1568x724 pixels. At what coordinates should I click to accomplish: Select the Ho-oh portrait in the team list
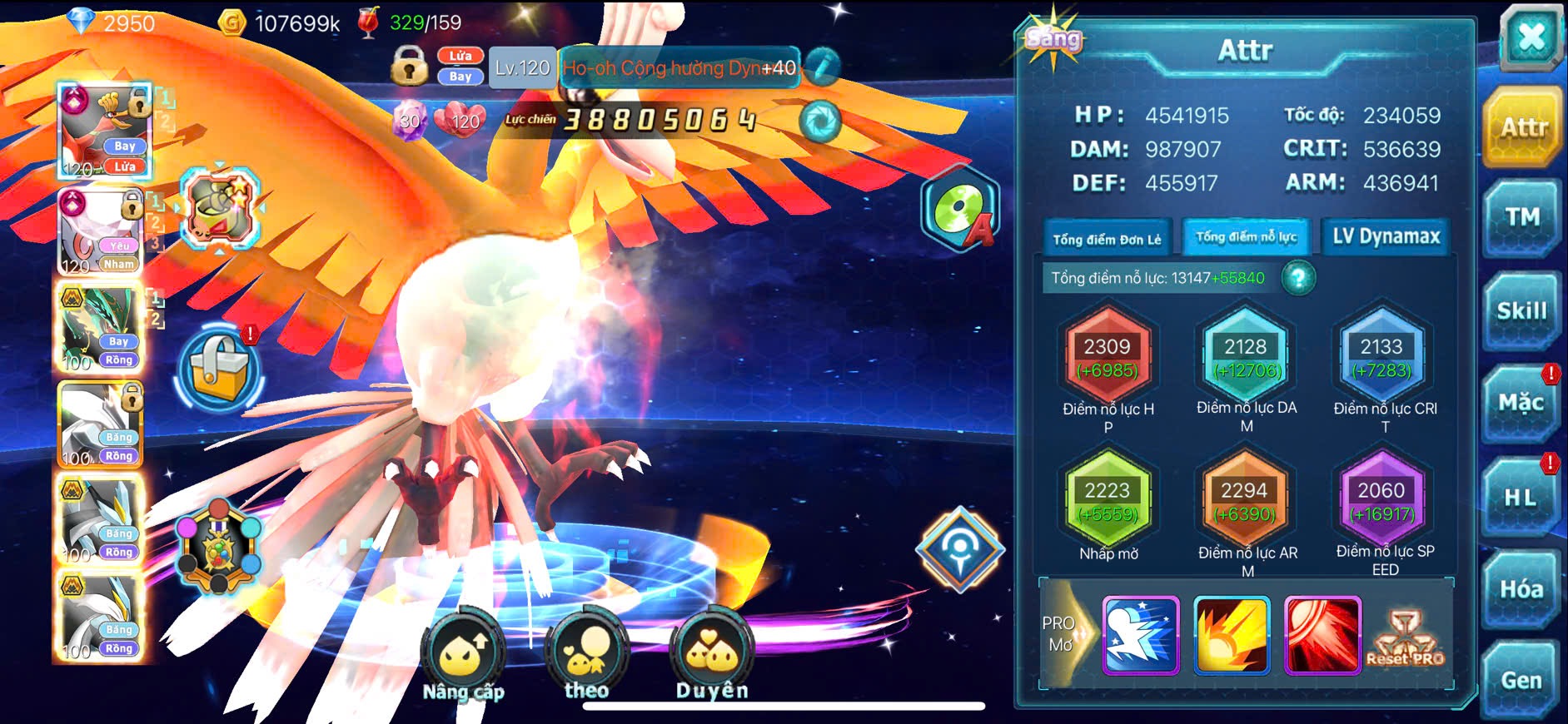[104, 131]
